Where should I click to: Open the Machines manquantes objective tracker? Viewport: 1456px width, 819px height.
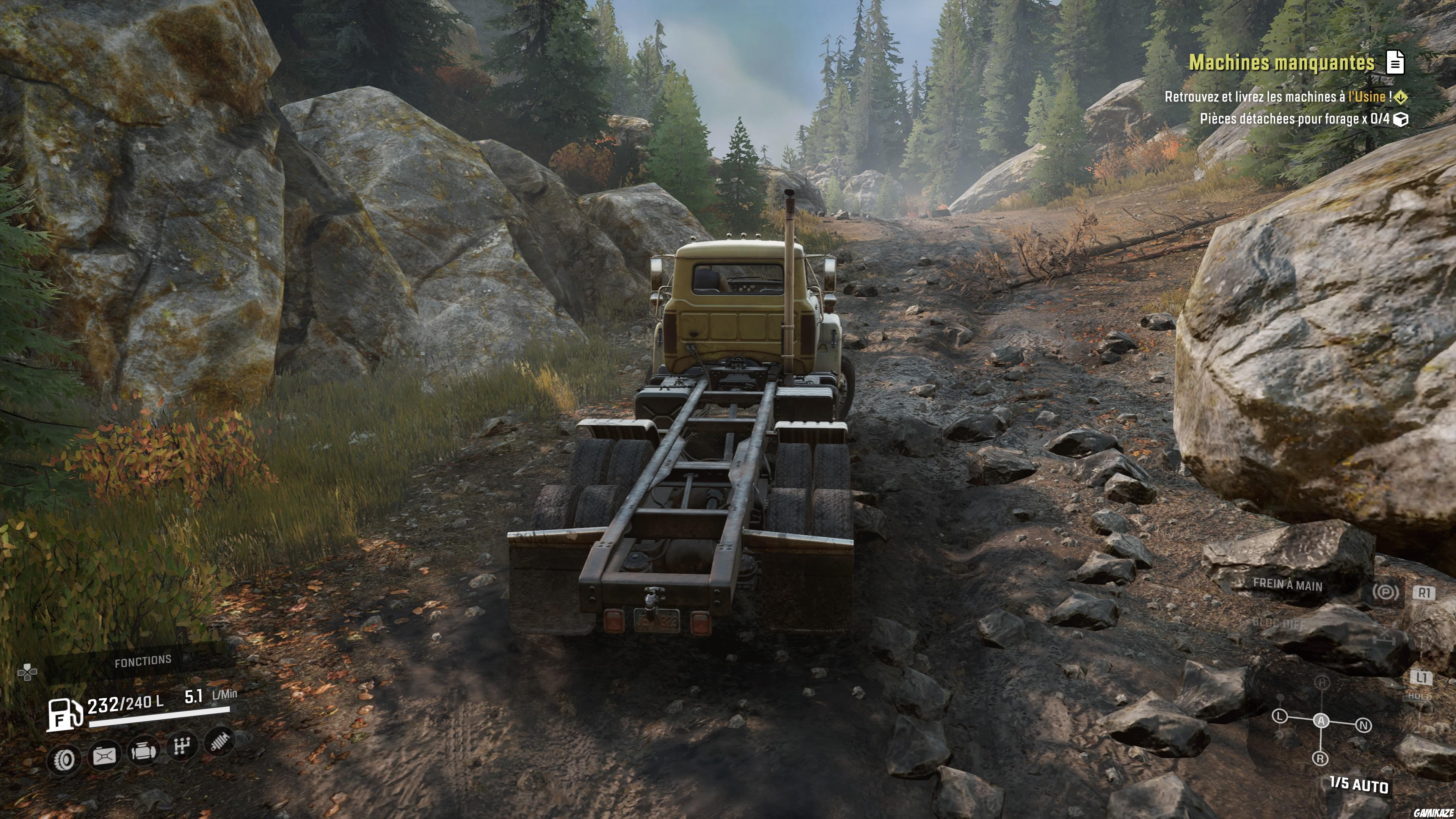click(x=1281, y=62)
